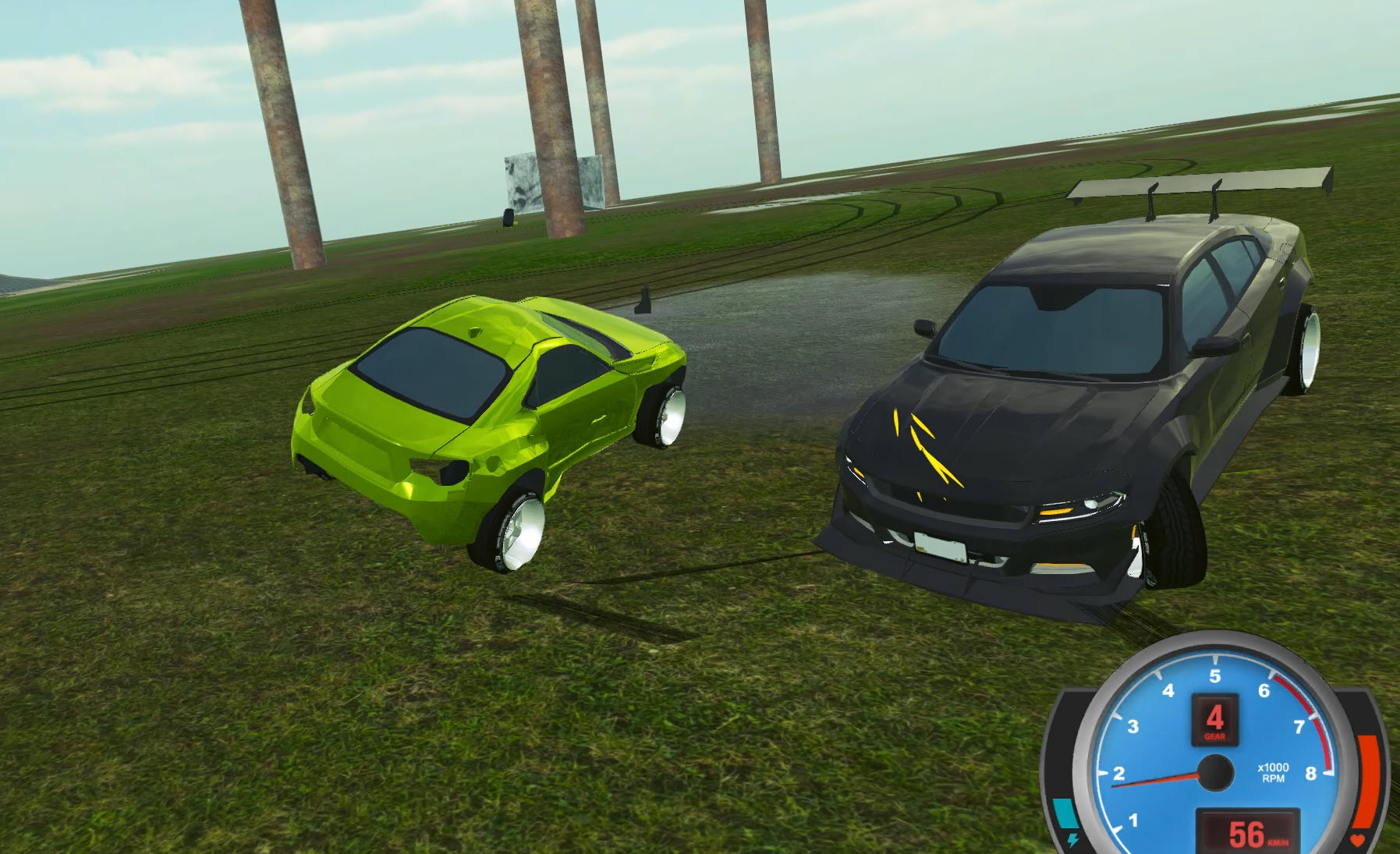Image resolution: width=1400 pixels, height=854 pixels.
Task: Click the black center hub of the tachometer
Action: 1216,771
